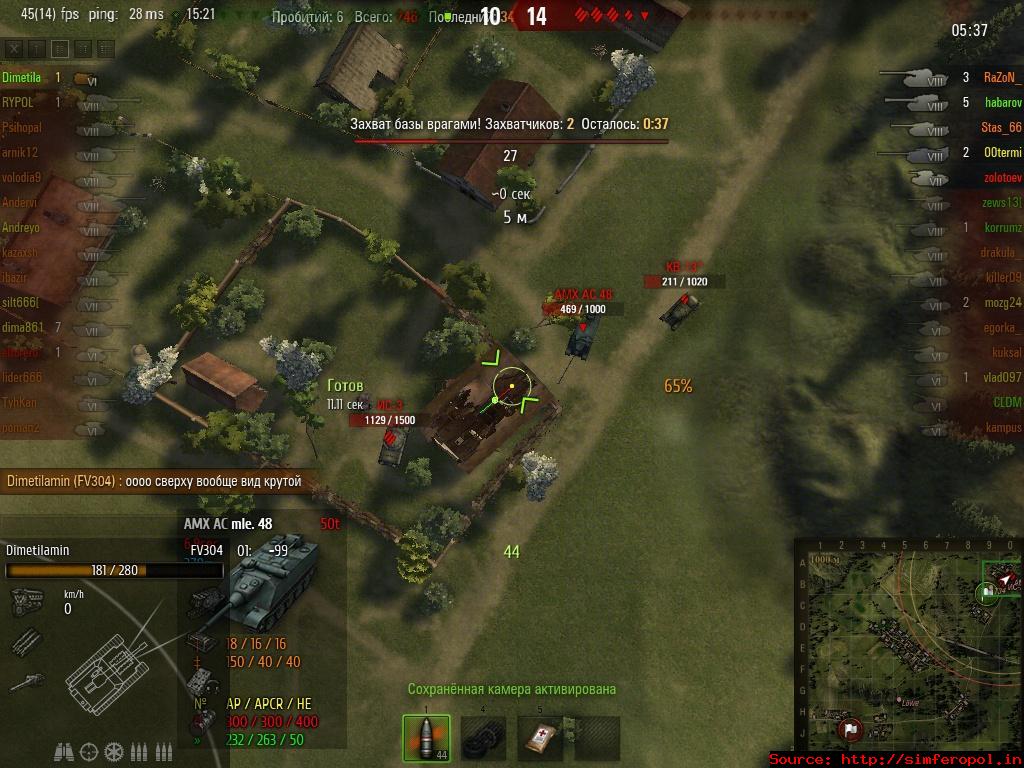Image resolution: width=1024 pixels, height=768 pixels.
Task: Select Dimetila row in the allied team list
Action: 21,77
